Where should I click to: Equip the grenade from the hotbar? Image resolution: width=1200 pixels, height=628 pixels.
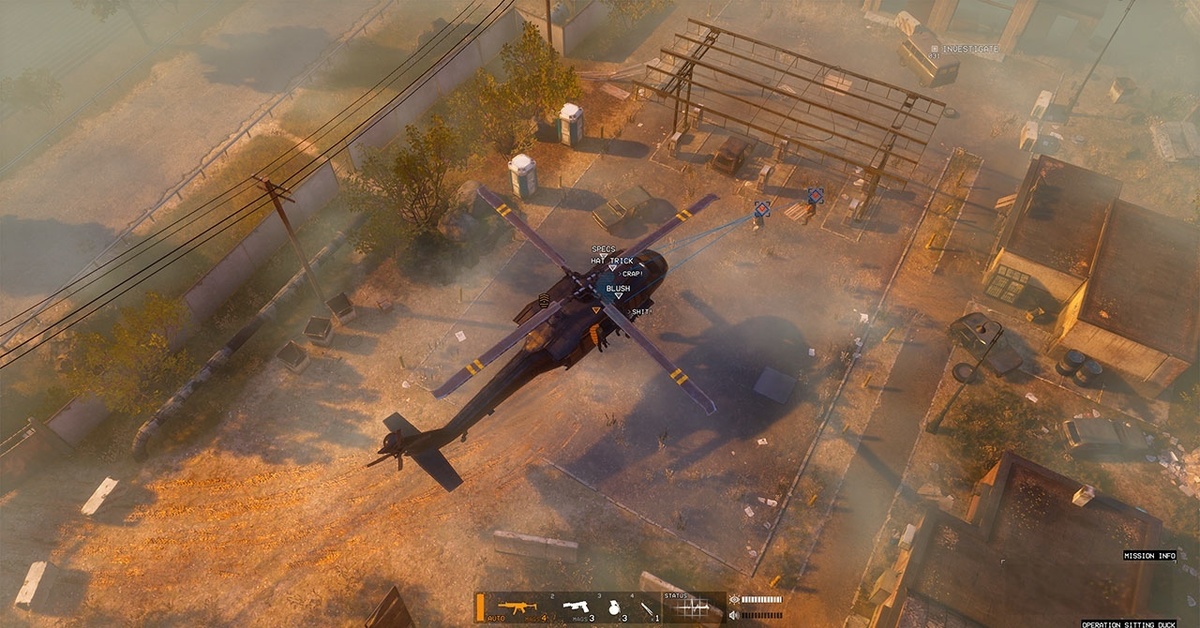(615, 606)
